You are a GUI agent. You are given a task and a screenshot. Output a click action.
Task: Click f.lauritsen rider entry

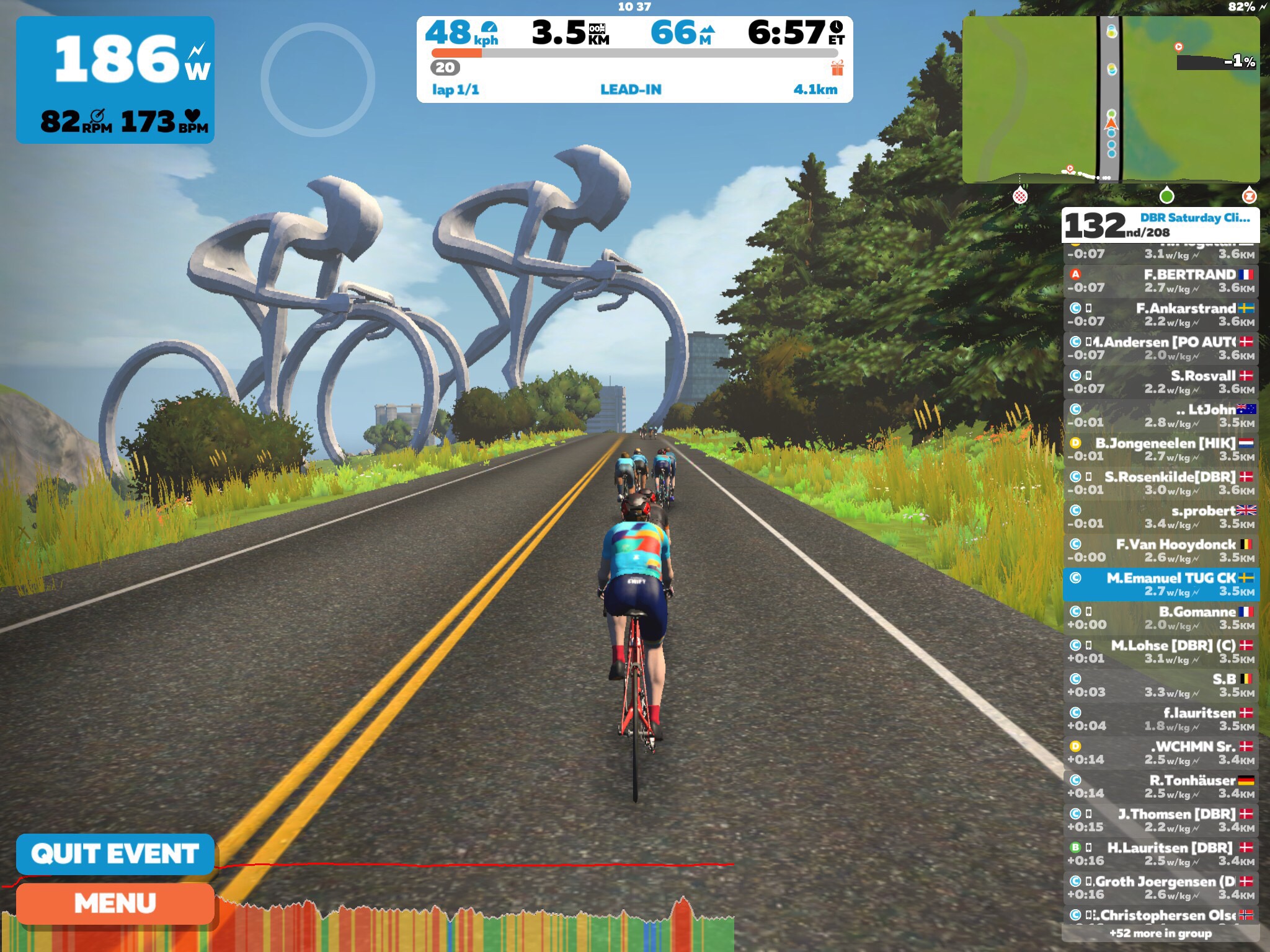point(1161,719)
